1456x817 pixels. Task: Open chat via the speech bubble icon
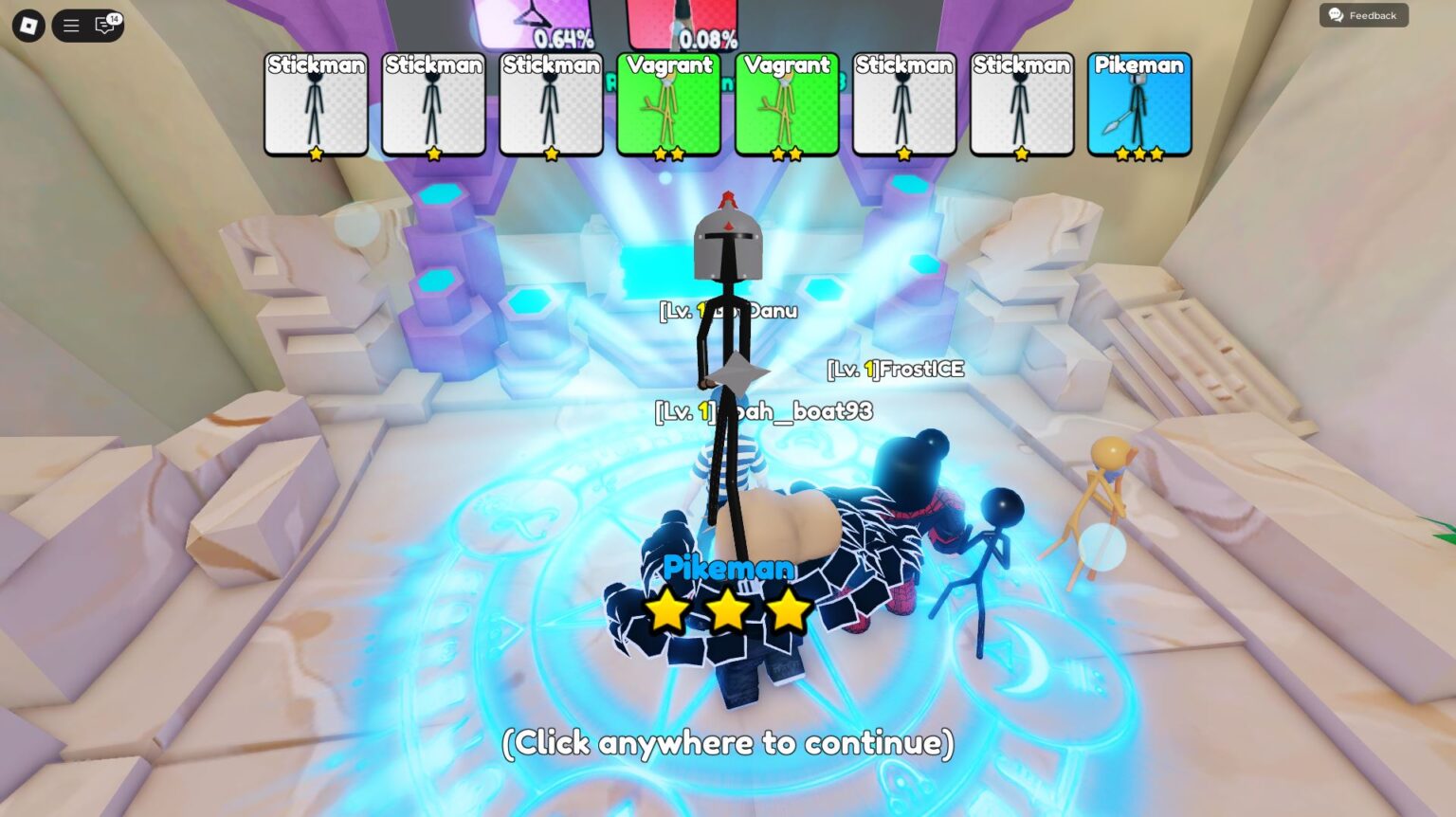tap(104, 26)
